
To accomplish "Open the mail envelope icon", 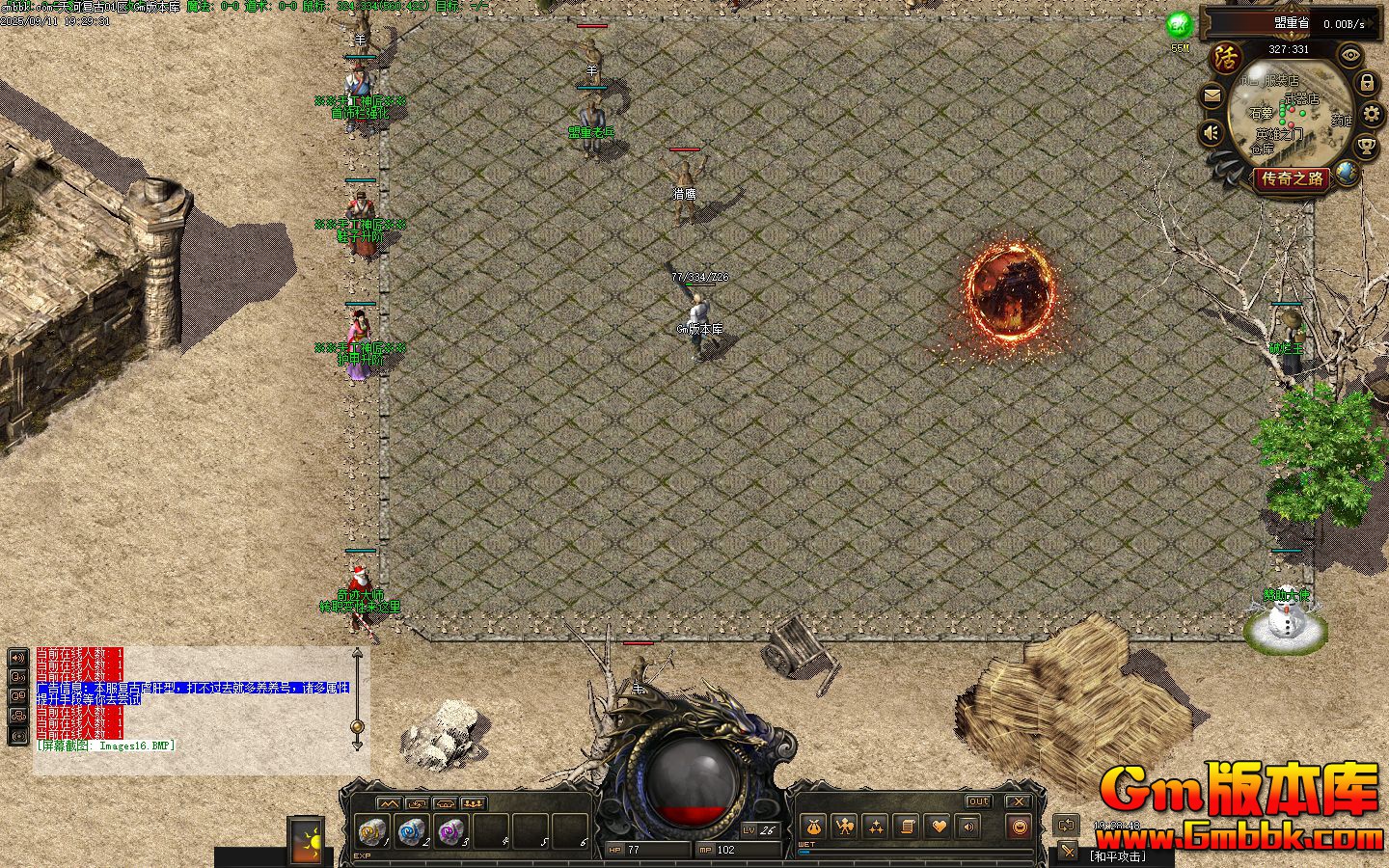I will pos(1212,95).
